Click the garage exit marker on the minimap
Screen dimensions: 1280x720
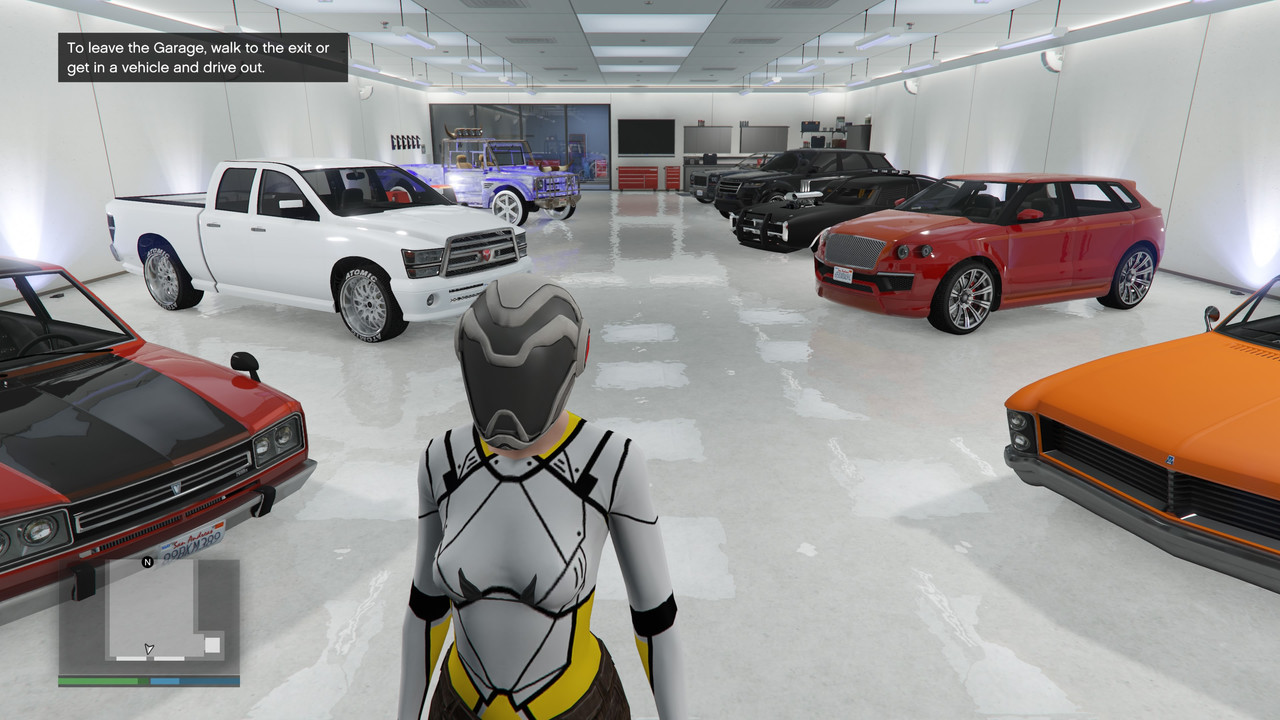(212, 644)
